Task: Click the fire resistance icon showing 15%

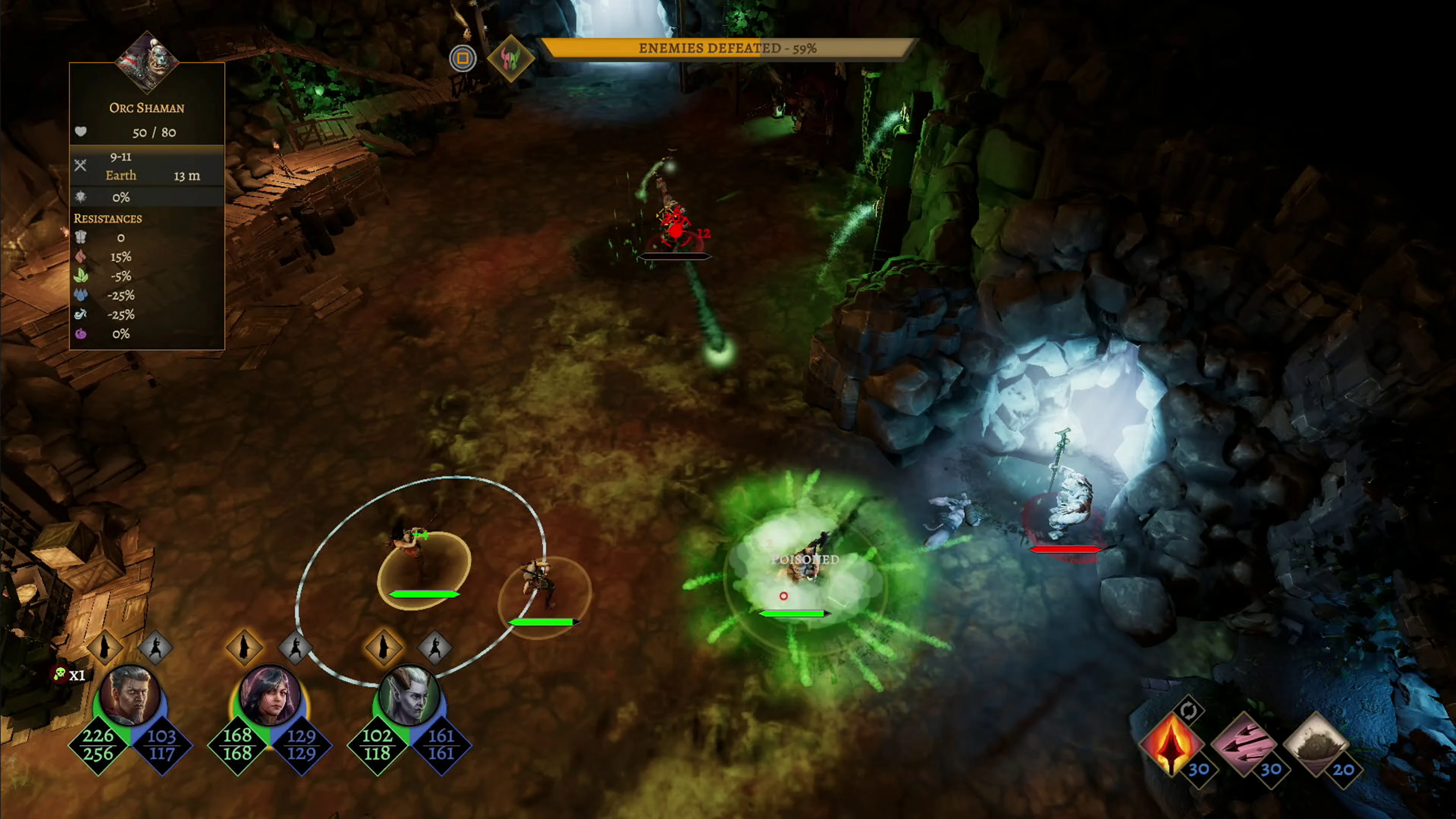Action: [x=81, y=257]
